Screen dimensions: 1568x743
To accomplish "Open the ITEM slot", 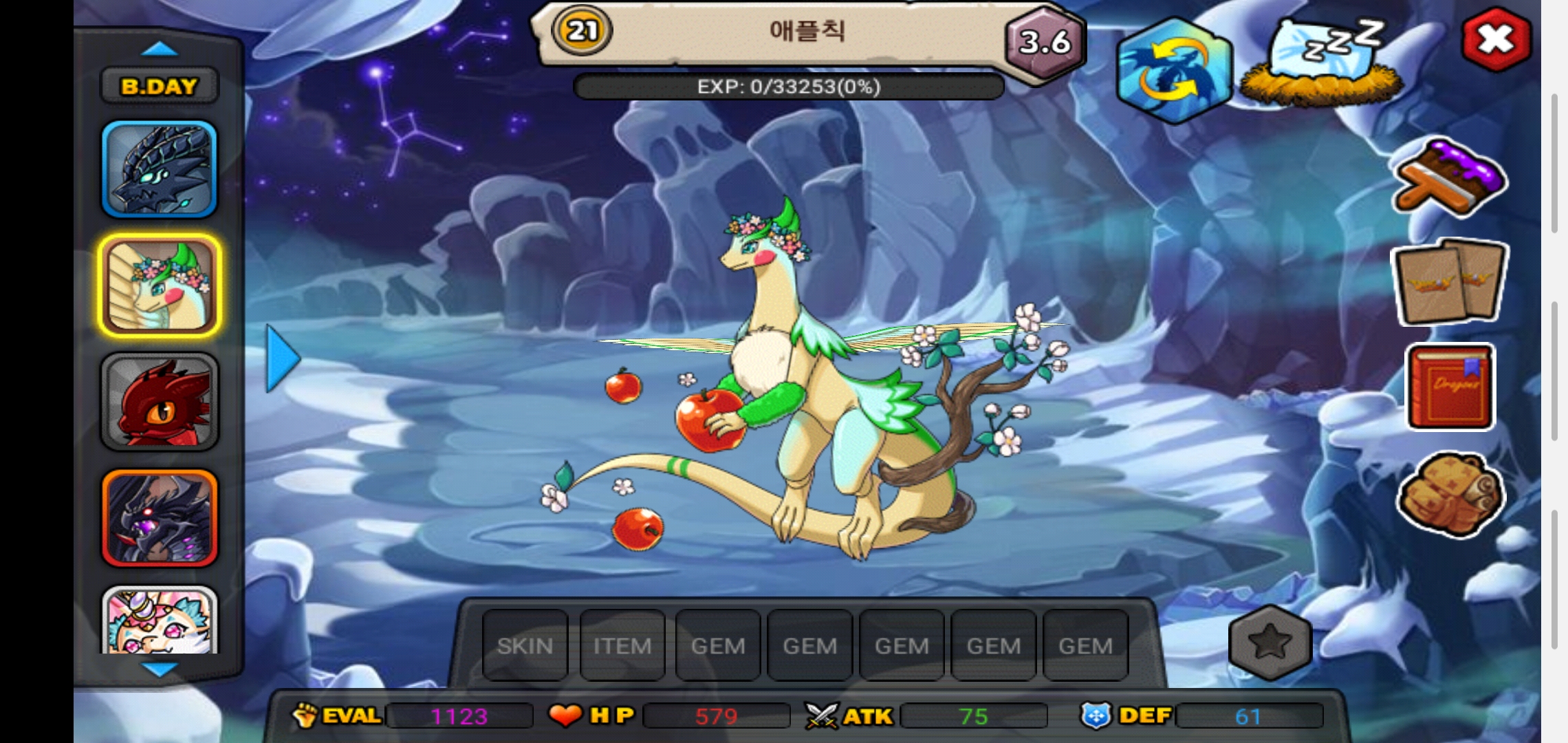I will click(622, 645).
